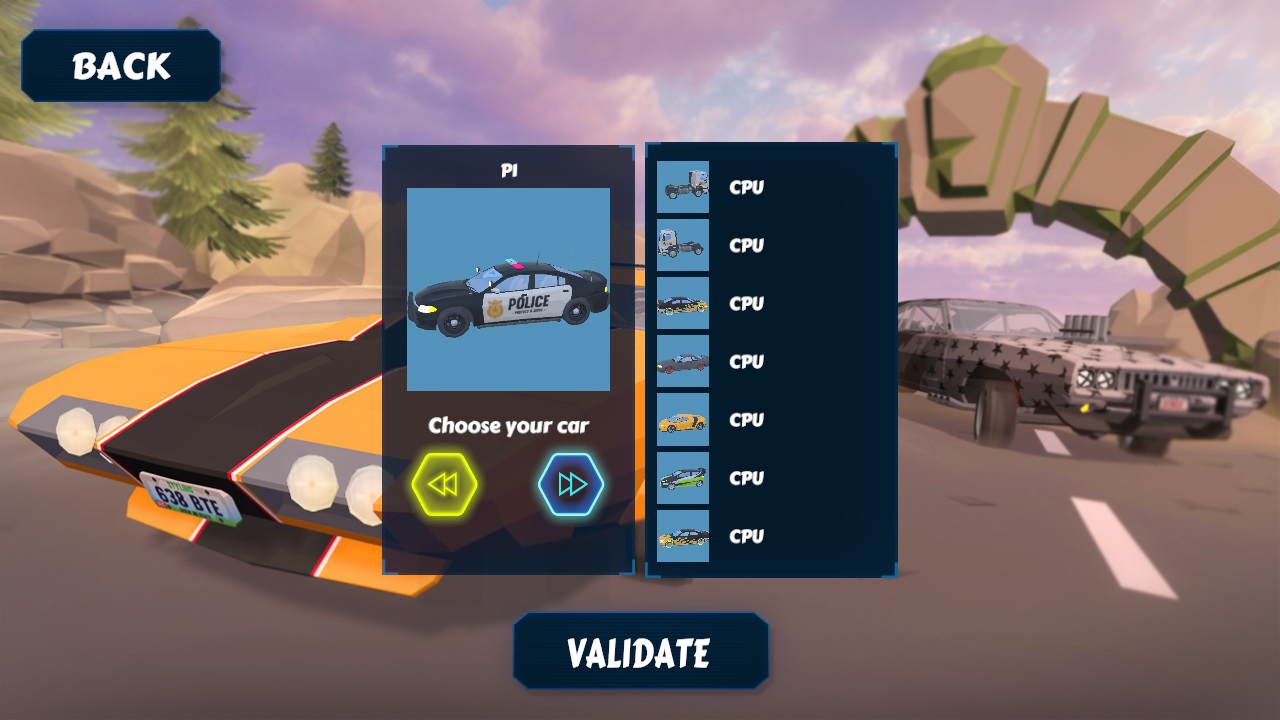Toggle CPU control for the second truck

[745, 246]
